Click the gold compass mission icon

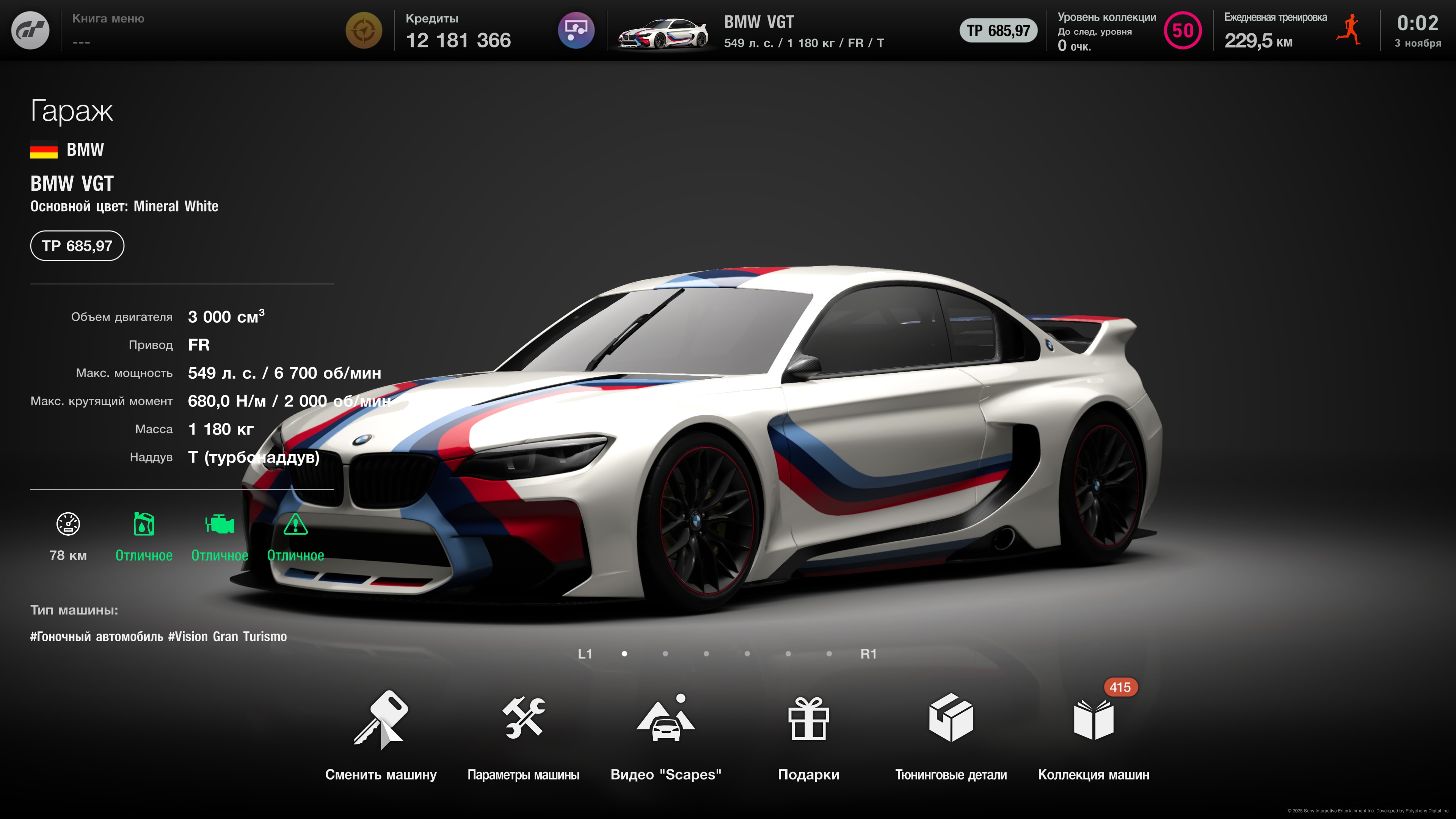[x=364, y=30]
